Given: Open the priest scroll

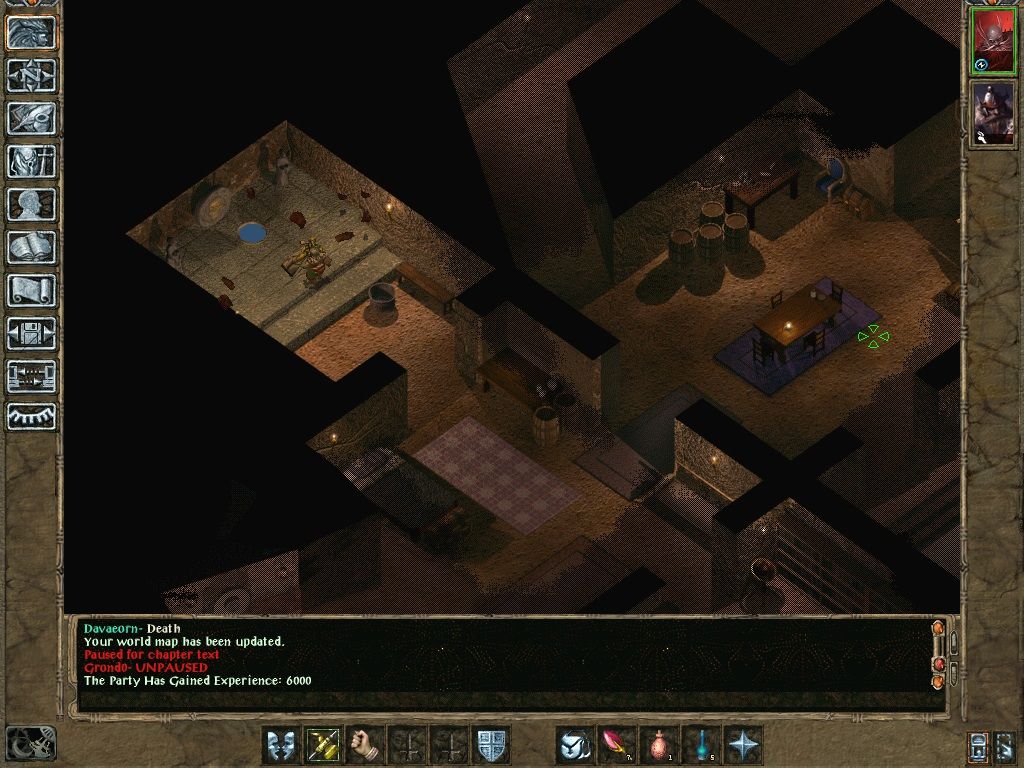Looking at the screenshot, I should (x=32, y=290).
